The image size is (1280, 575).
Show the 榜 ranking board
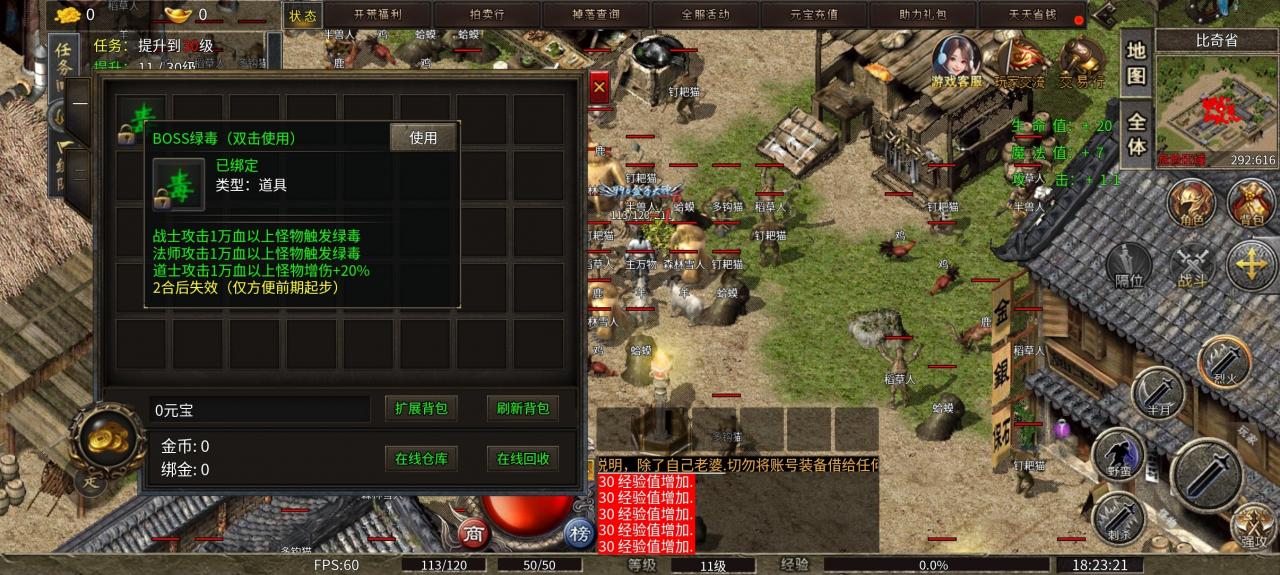(579, 533)
